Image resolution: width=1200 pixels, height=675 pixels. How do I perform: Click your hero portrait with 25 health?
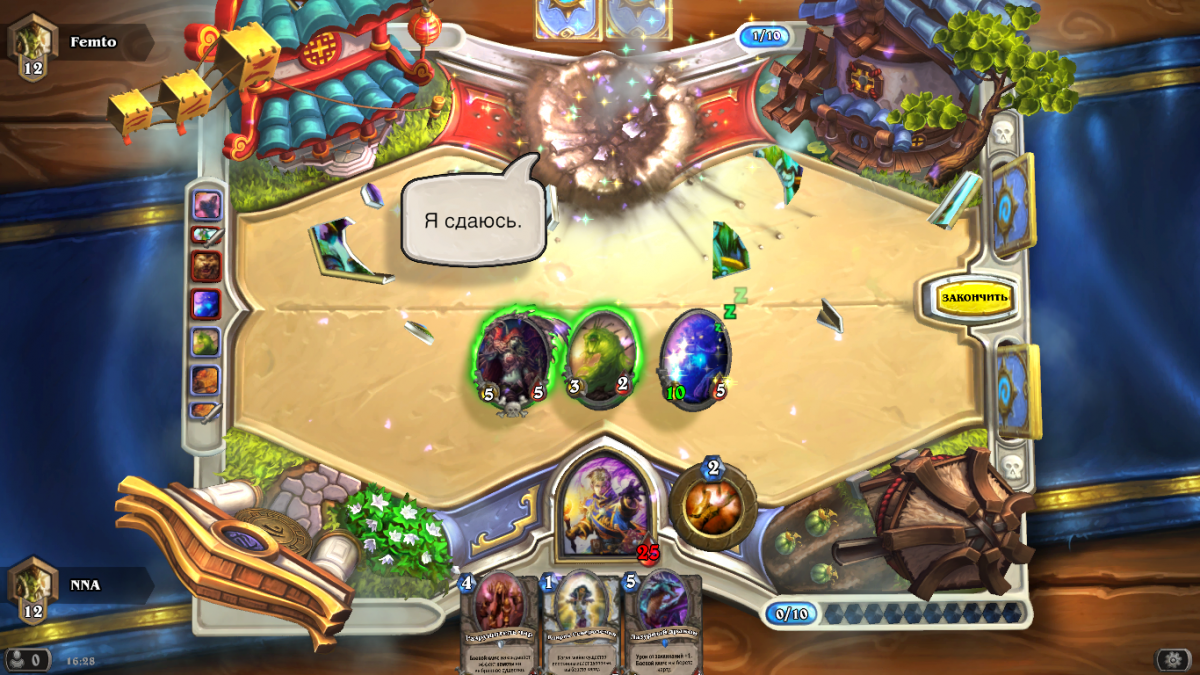click(603, 500)
